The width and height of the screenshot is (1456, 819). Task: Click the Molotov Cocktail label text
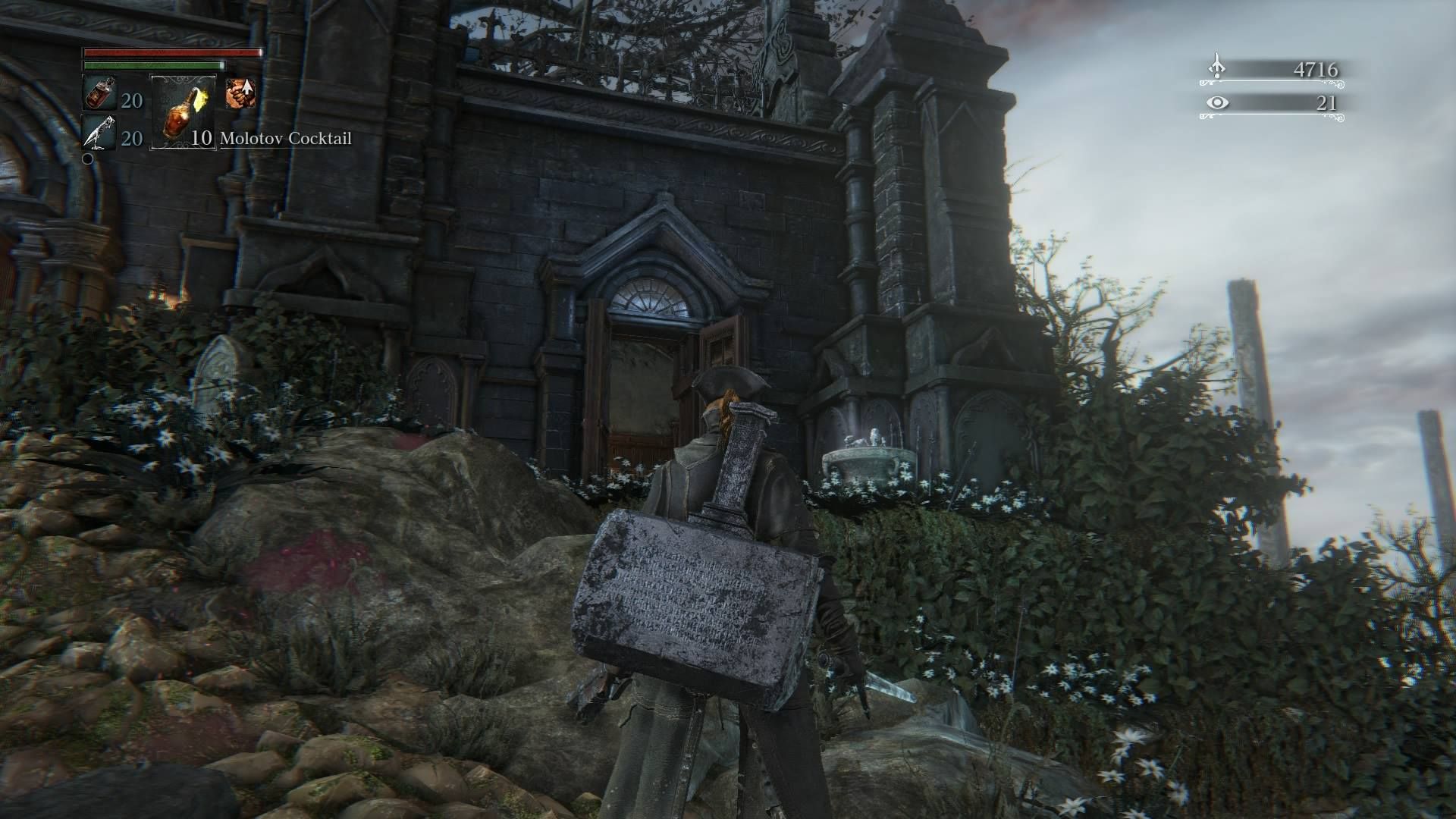[284, 139]
